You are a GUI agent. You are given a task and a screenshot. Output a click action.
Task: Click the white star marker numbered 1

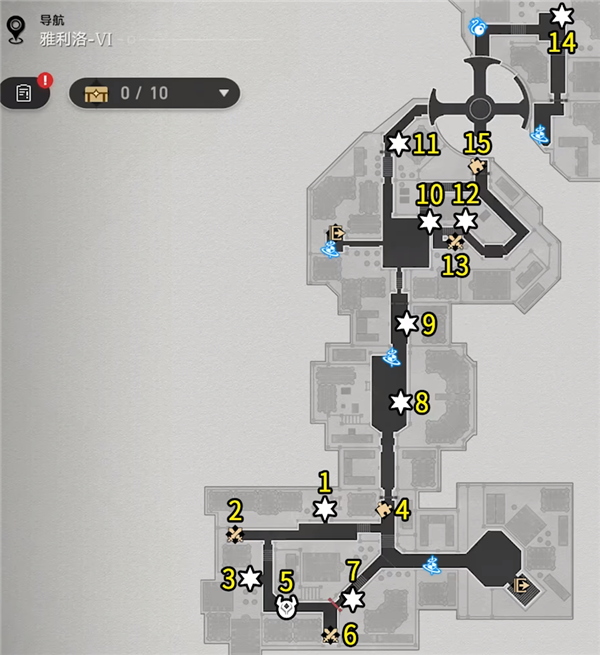point(324,510)
